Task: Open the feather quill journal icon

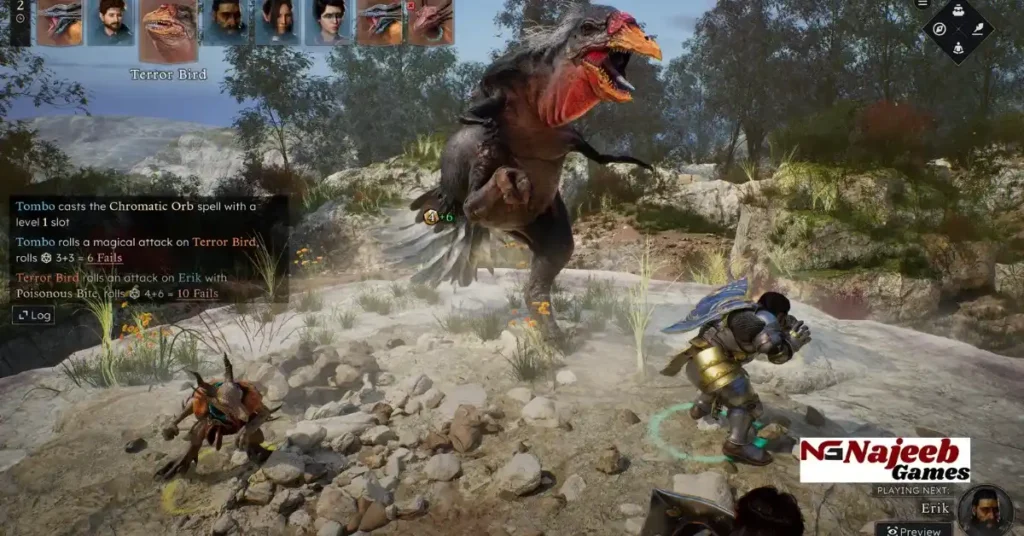Action: tap(977, 30)
